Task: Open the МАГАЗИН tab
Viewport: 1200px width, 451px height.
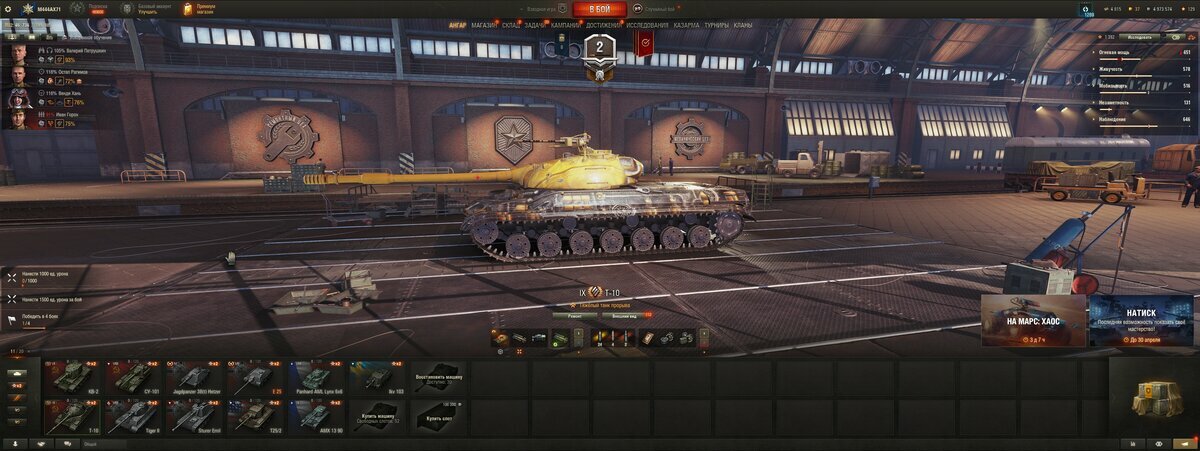Action: point(484,25)
